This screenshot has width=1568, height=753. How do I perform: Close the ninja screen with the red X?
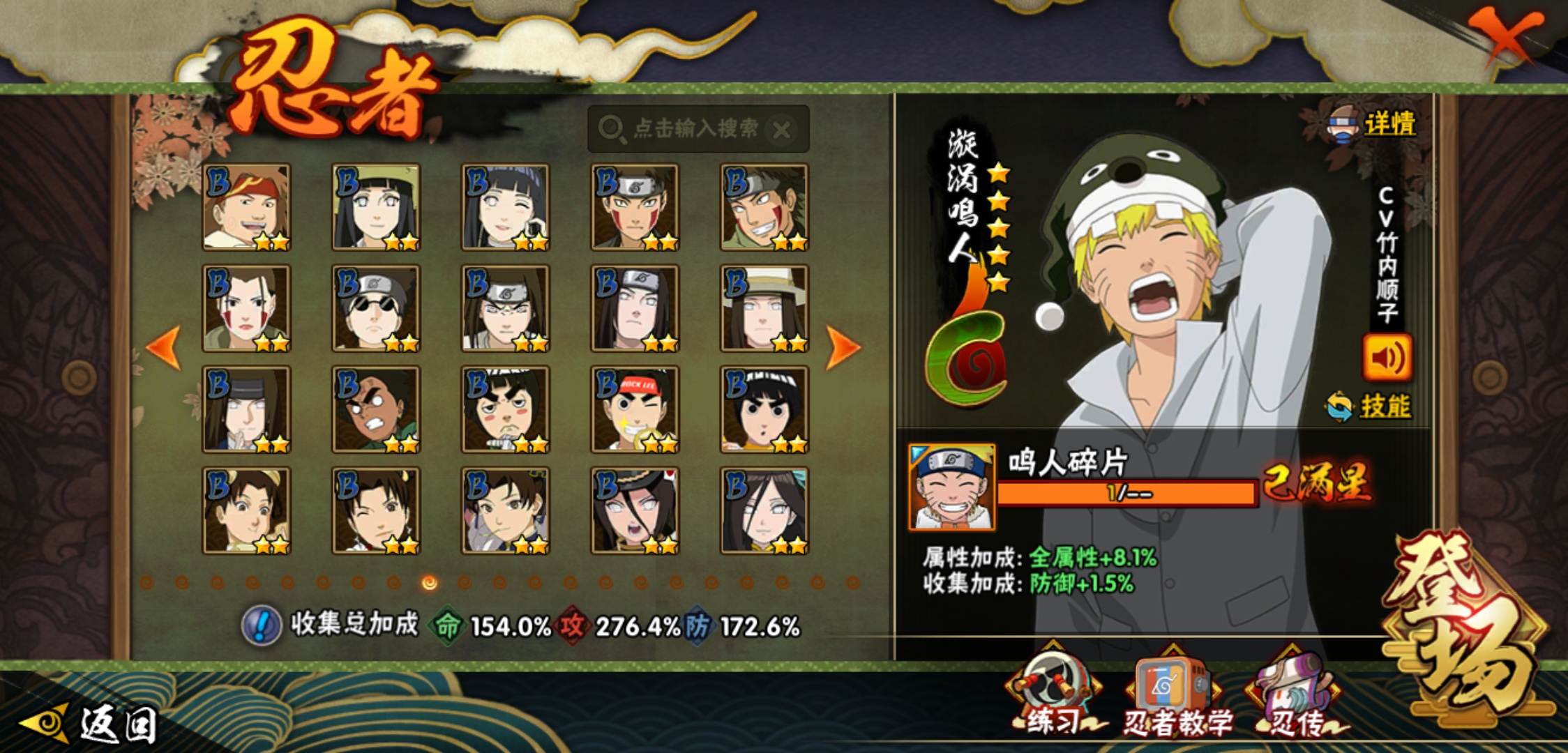[1505, 35]
